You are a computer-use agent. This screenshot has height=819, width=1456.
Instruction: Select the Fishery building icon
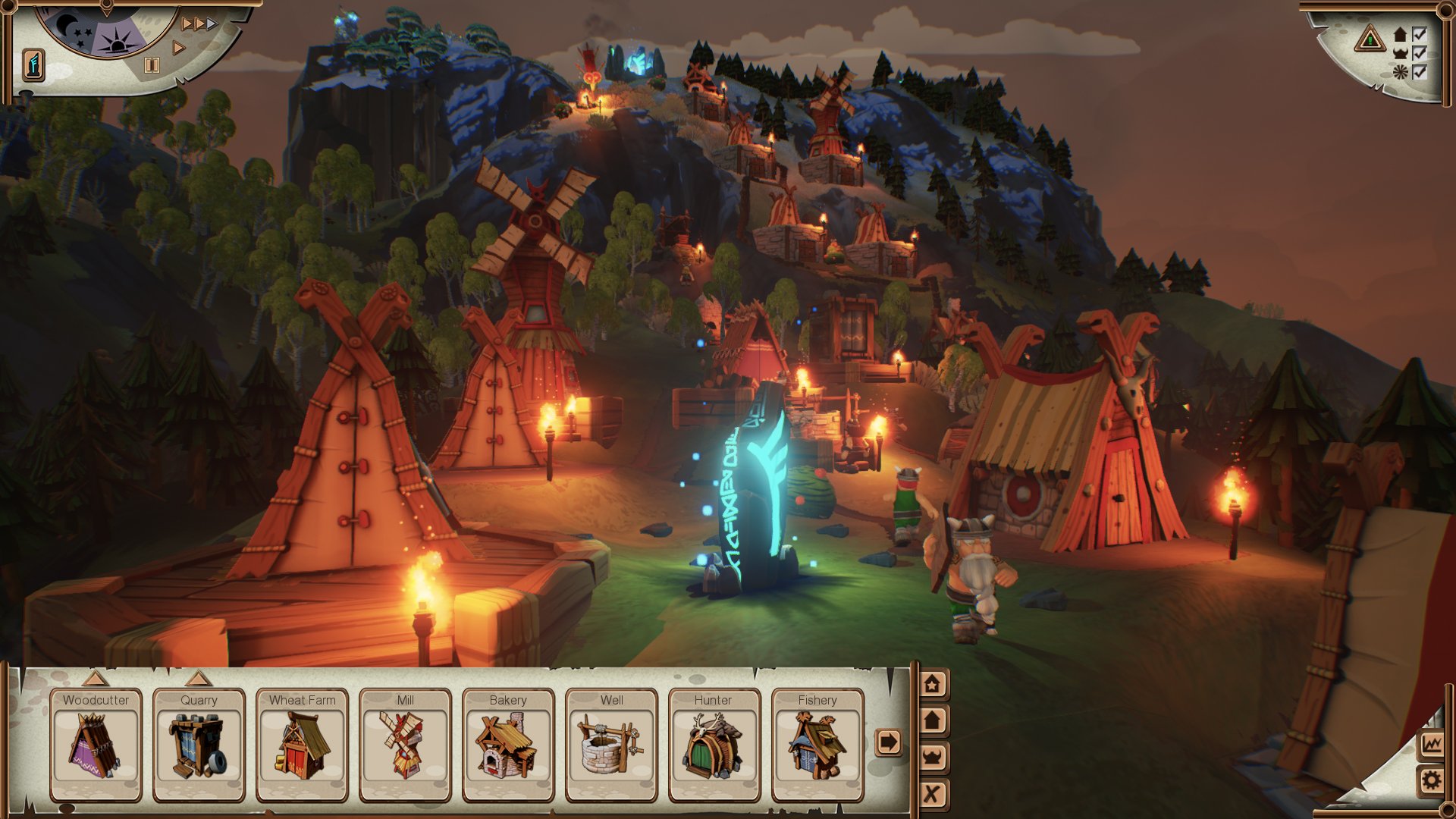coord(817,747)
